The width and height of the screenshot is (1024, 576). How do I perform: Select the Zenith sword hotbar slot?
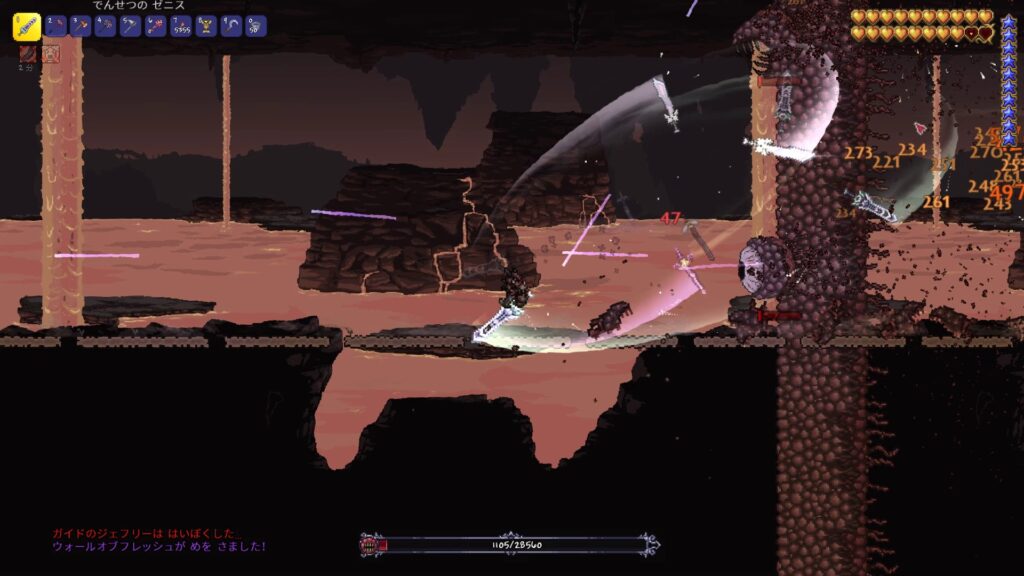pos(26,27)
